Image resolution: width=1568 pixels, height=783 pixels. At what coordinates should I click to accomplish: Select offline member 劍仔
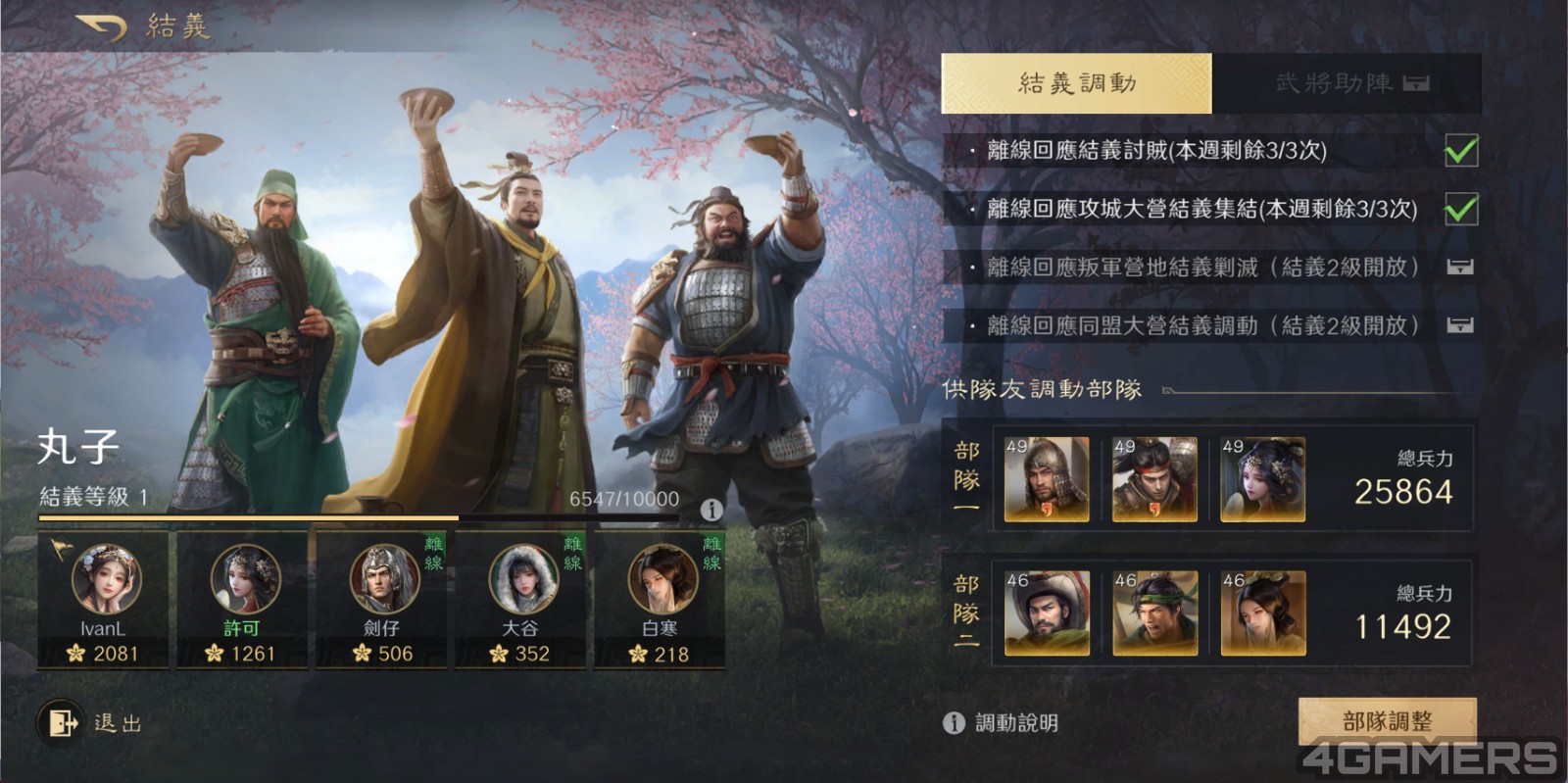(381, 600)
